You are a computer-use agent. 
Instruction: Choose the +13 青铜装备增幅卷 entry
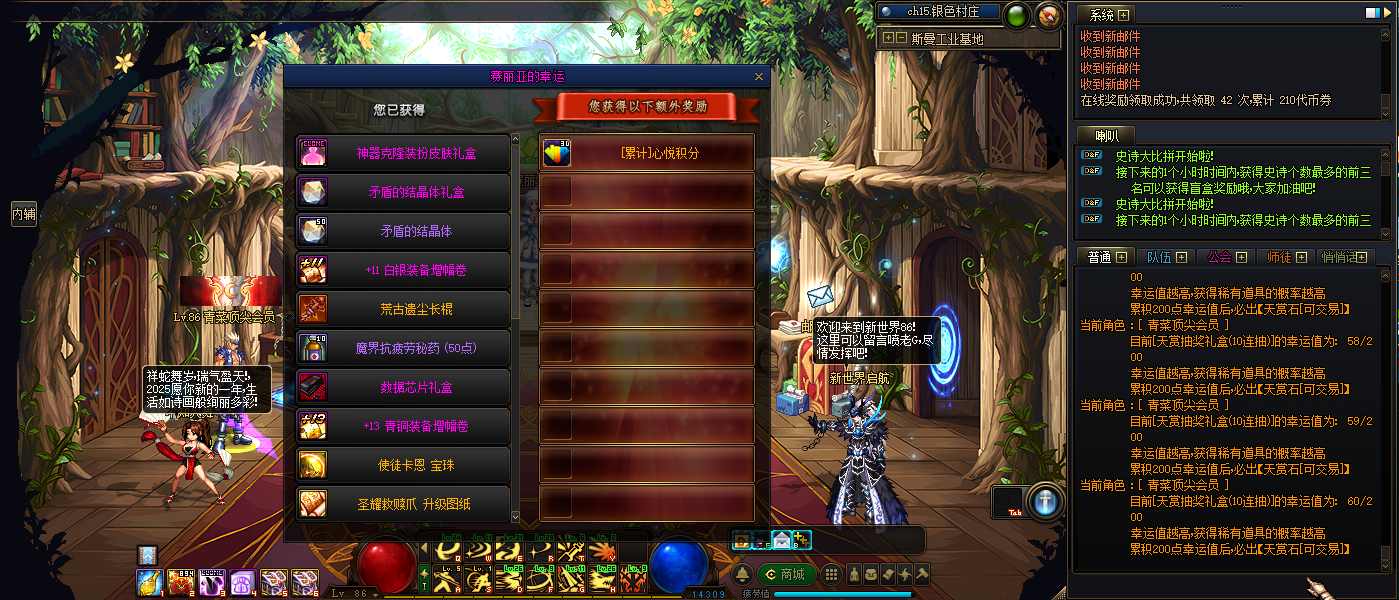pos(403,426)
